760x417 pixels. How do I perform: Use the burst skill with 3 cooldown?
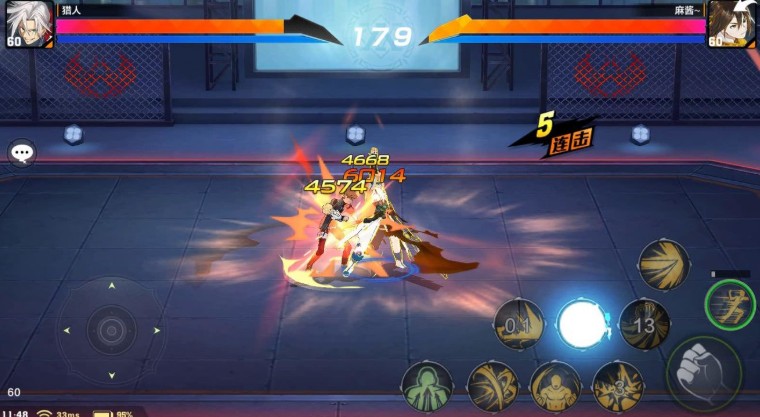pos(617,386)
